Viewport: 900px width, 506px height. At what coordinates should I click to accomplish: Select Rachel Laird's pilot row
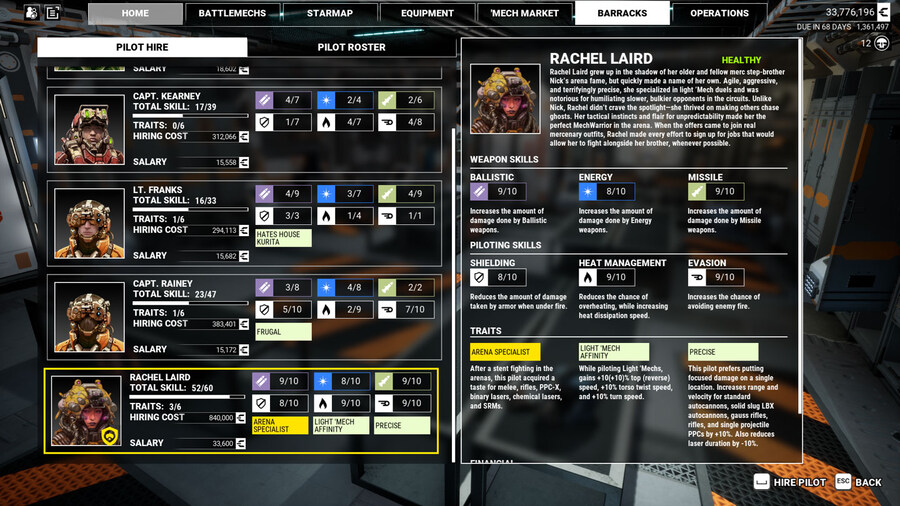(150, 412)
